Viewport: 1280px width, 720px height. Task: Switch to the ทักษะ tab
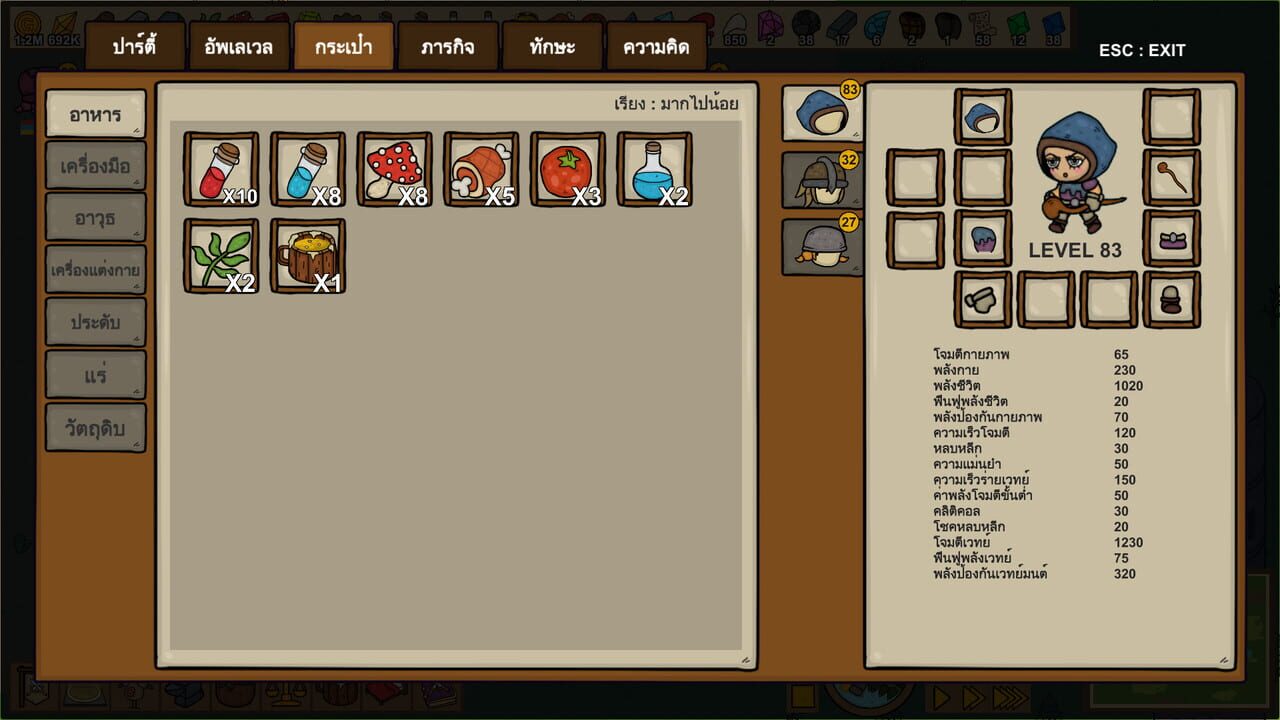552,45
